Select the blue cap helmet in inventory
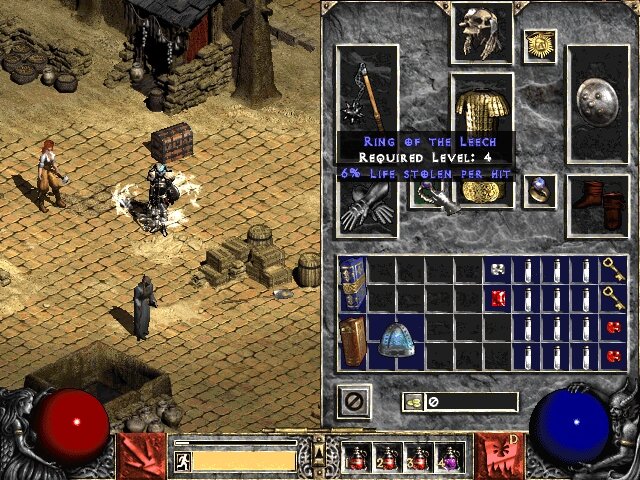640x480 pixels. tap(395, 341)
